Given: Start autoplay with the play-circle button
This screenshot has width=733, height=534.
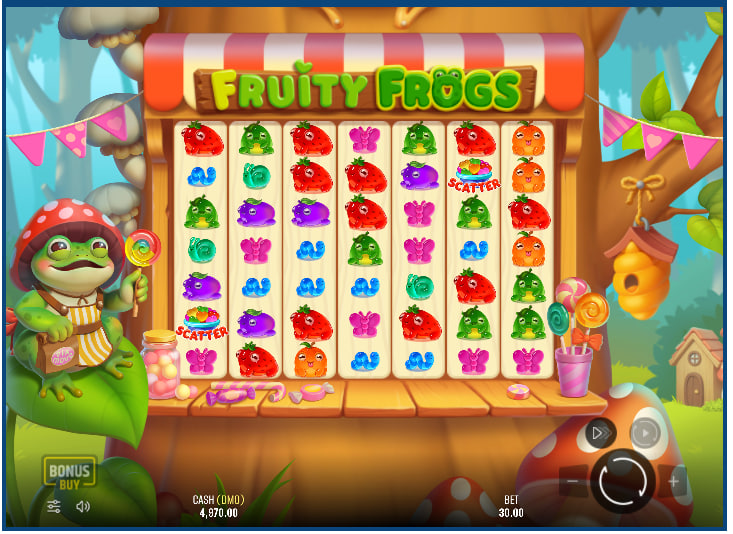Looking at the screenshot, I should point(645,433).
